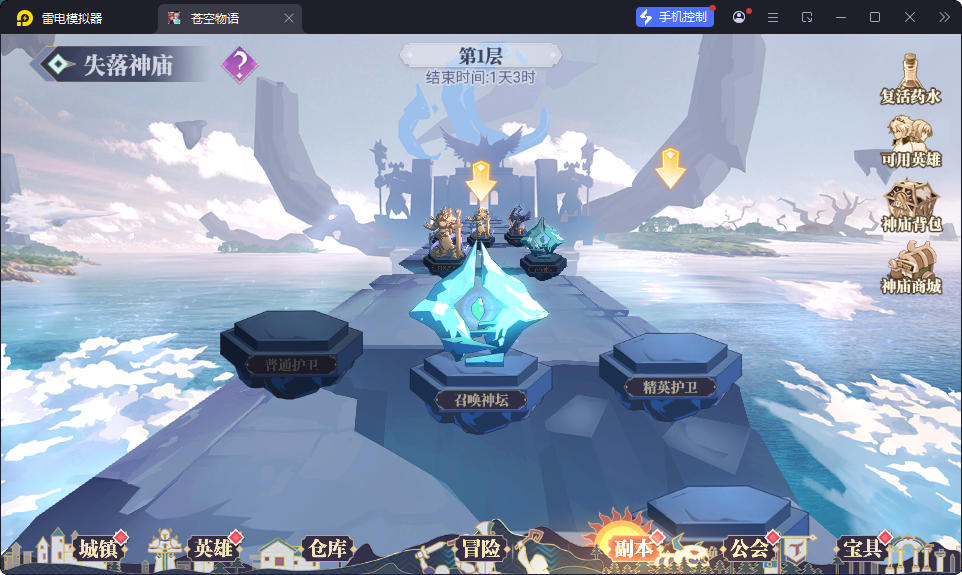962x575 pixels.
Task: Open the purple question mark help
Action: 239,66
